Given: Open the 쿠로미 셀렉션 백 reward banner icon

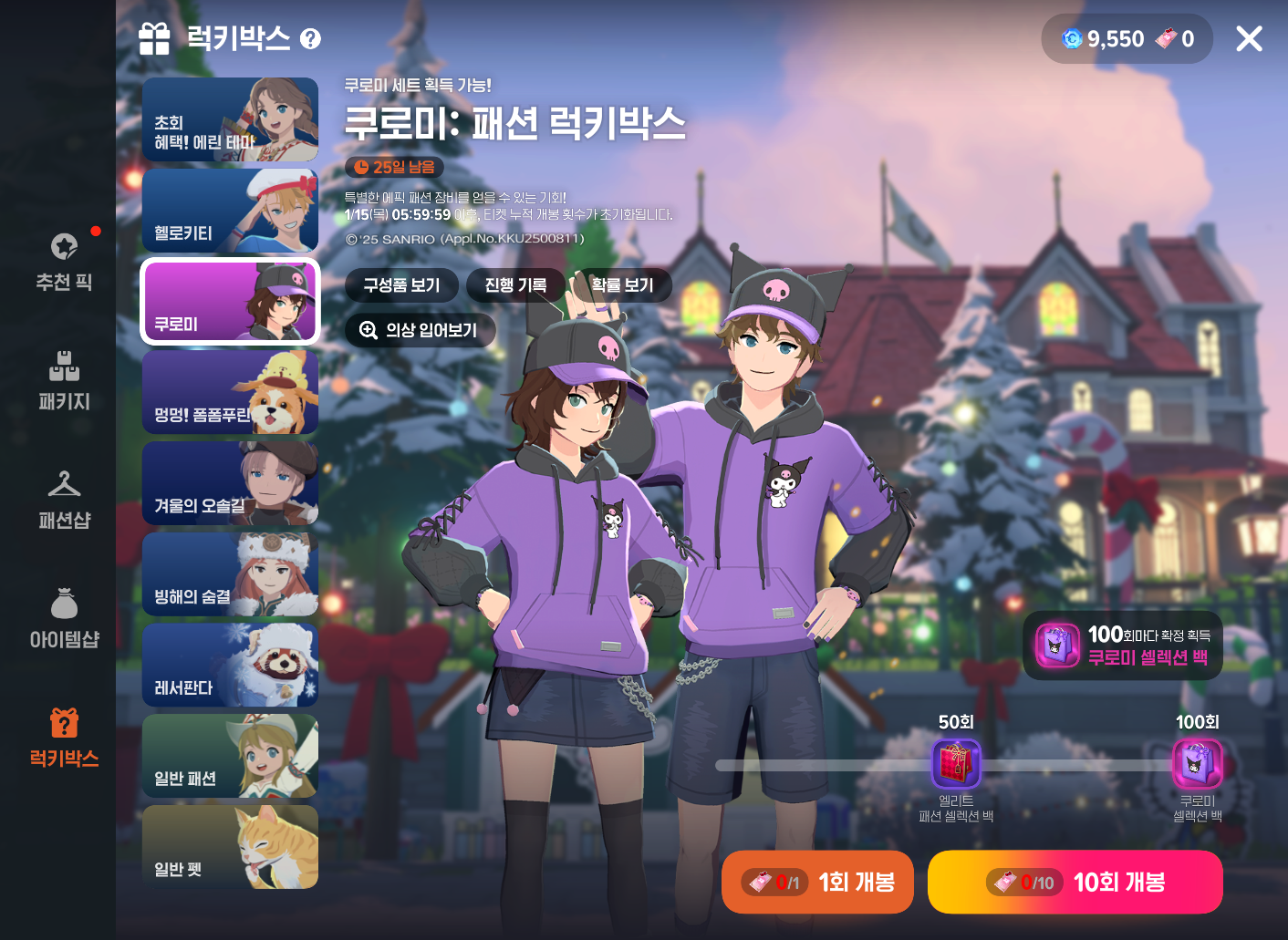Looking at the screenshot, I should coord(1057,646).
